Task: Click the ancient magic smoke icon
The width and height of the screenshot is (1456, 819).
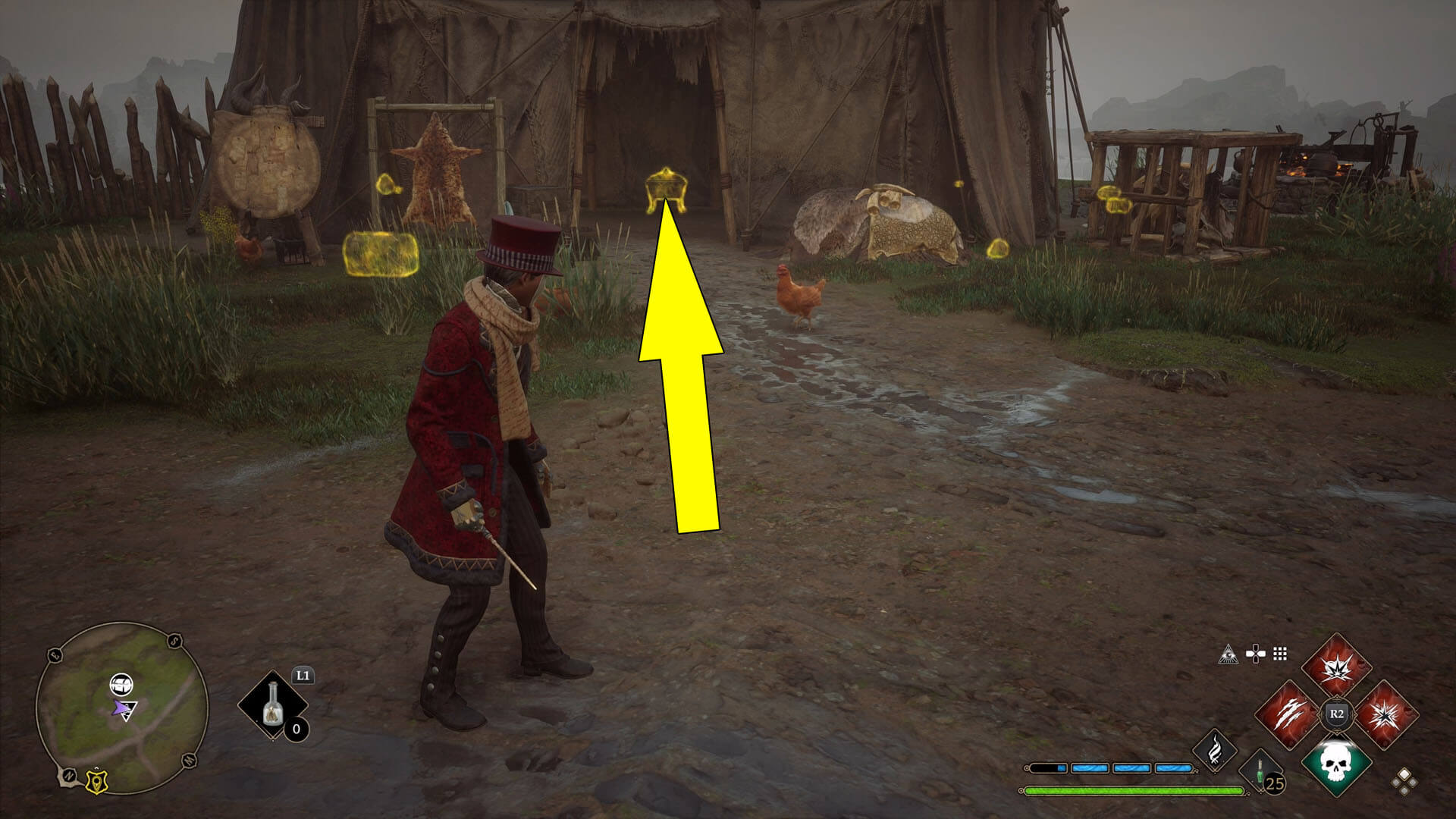Action: click(x=1216, y=754)
